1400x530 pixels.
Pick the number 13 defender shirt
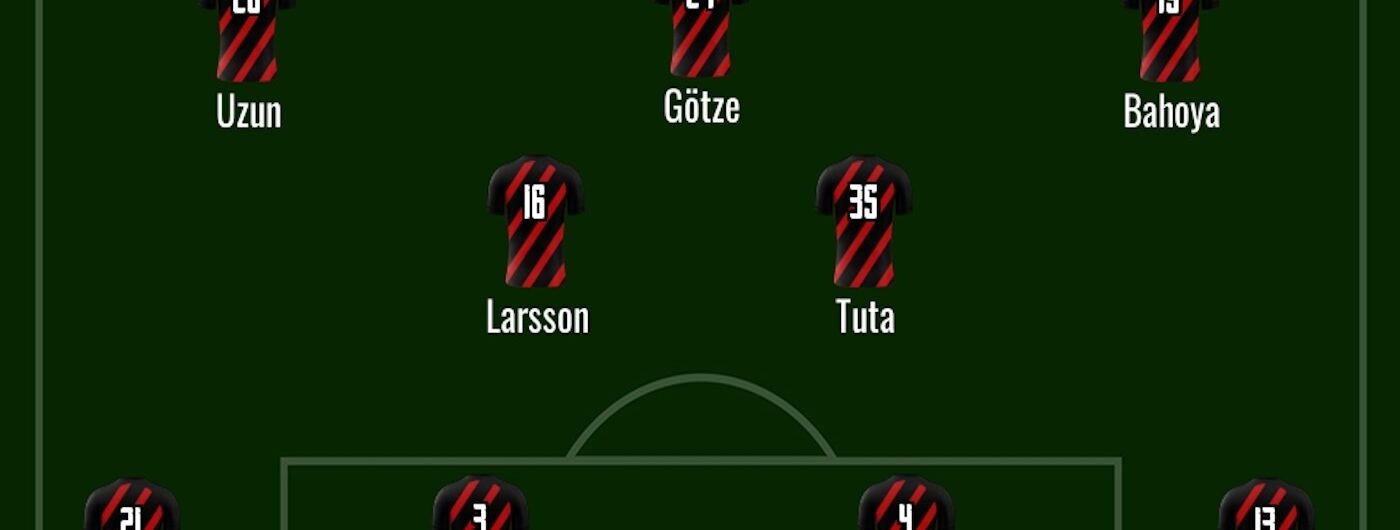coord(1266,506)
